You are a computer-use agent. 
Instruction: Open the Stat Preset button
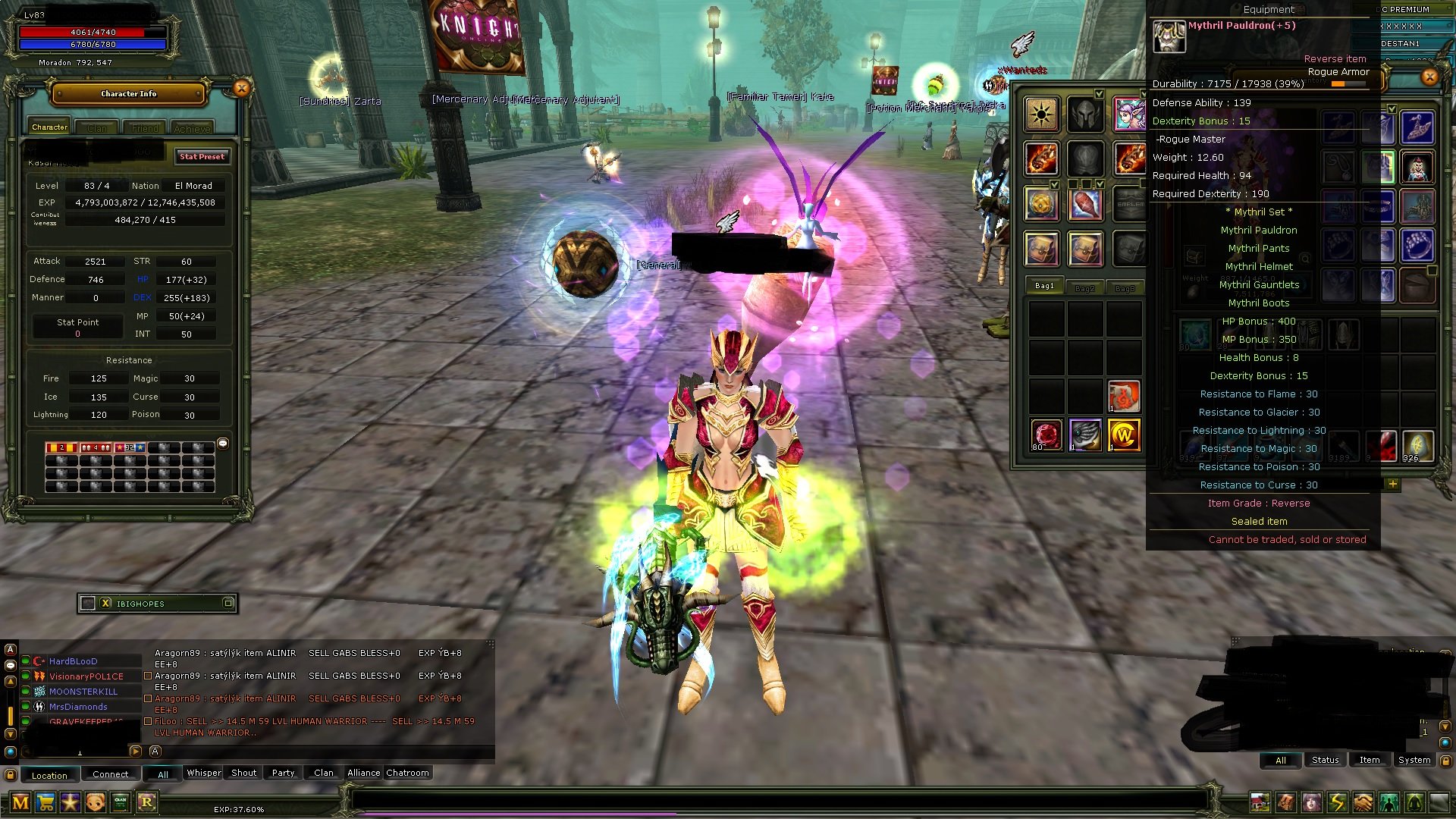pos(202,157)
